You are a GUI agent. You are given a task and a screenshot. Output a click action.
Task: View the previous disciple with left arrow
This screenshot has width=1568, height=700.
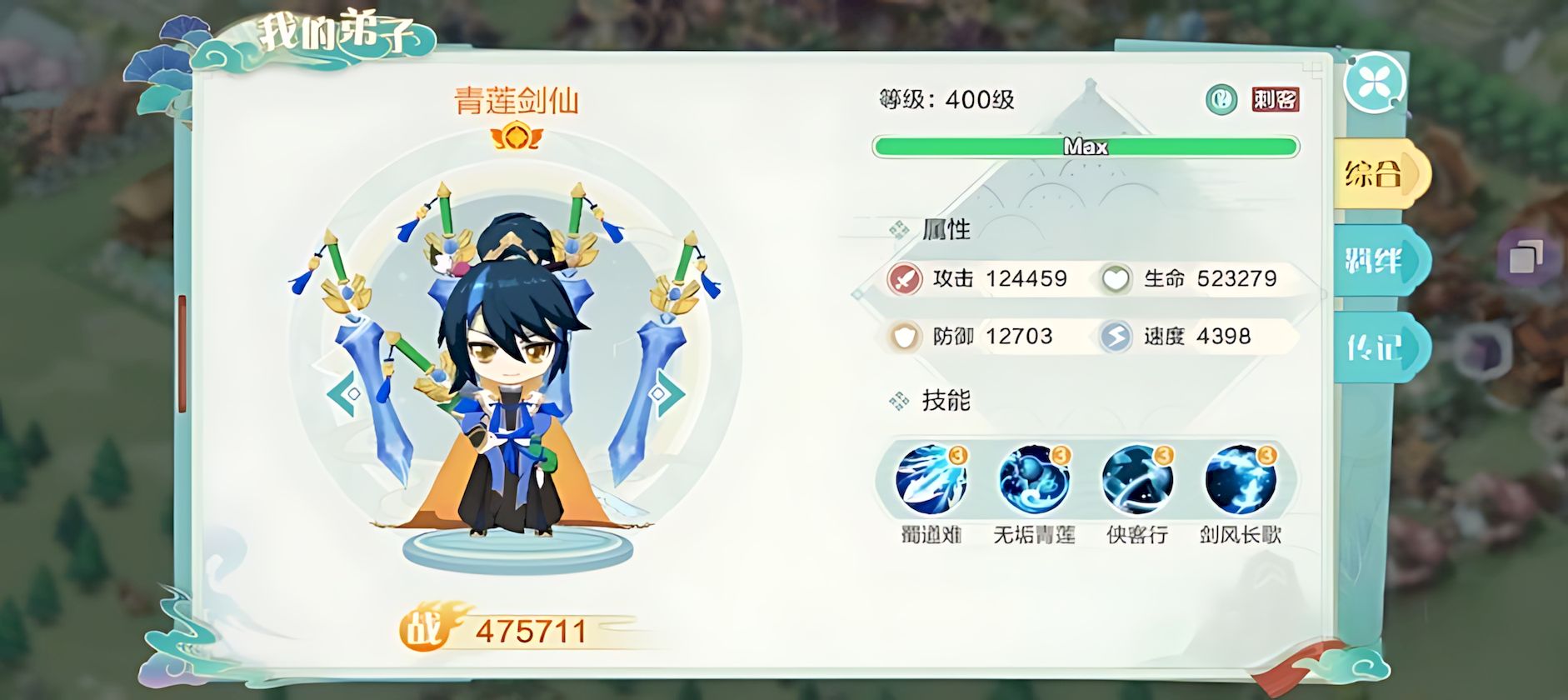(343, 393)
